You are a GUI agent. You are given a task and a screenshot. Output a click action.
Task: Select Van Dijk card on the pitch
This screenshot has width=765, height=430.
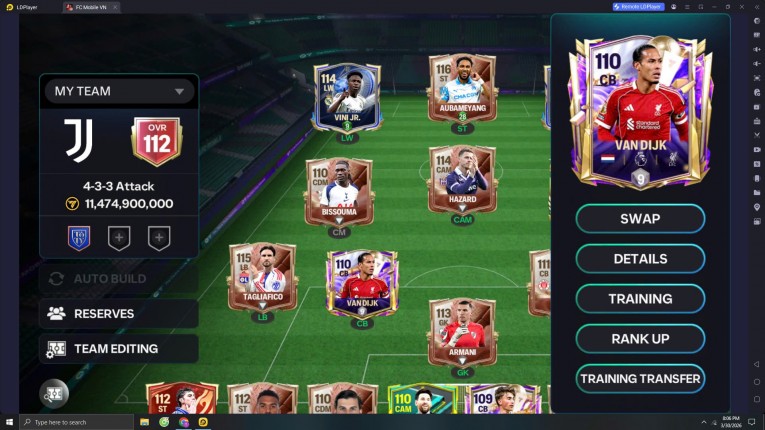coord(361,283)
